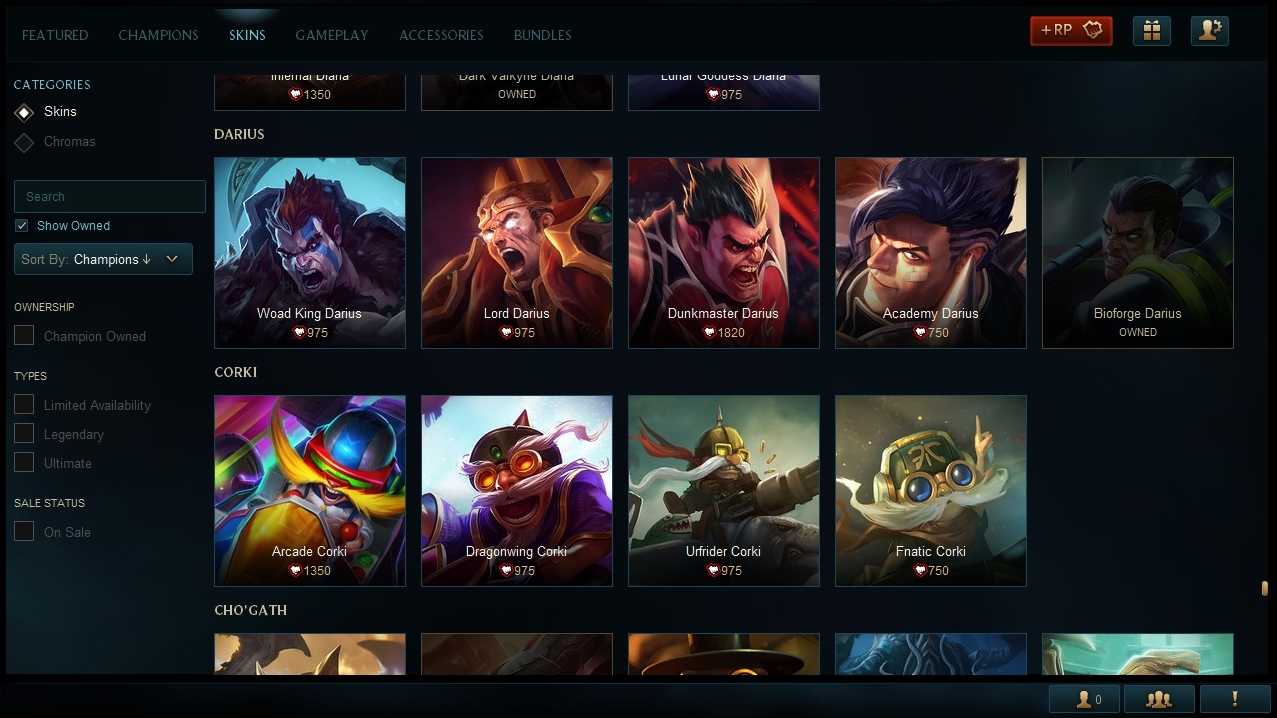This screenshot has height=718, width=1277.
Task: Select the Chromas category
Action: click(69, 142)
